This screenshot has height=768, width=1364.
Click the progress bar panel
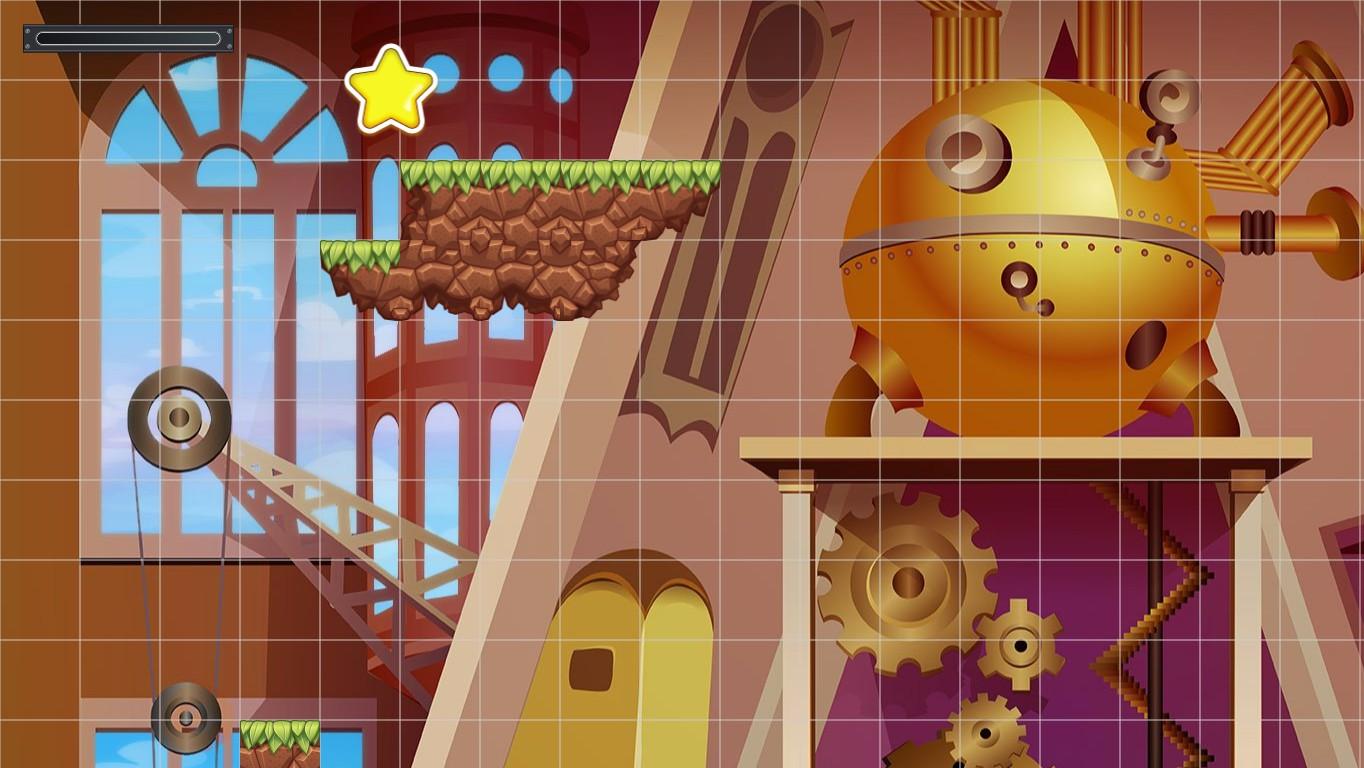[127, 37]
